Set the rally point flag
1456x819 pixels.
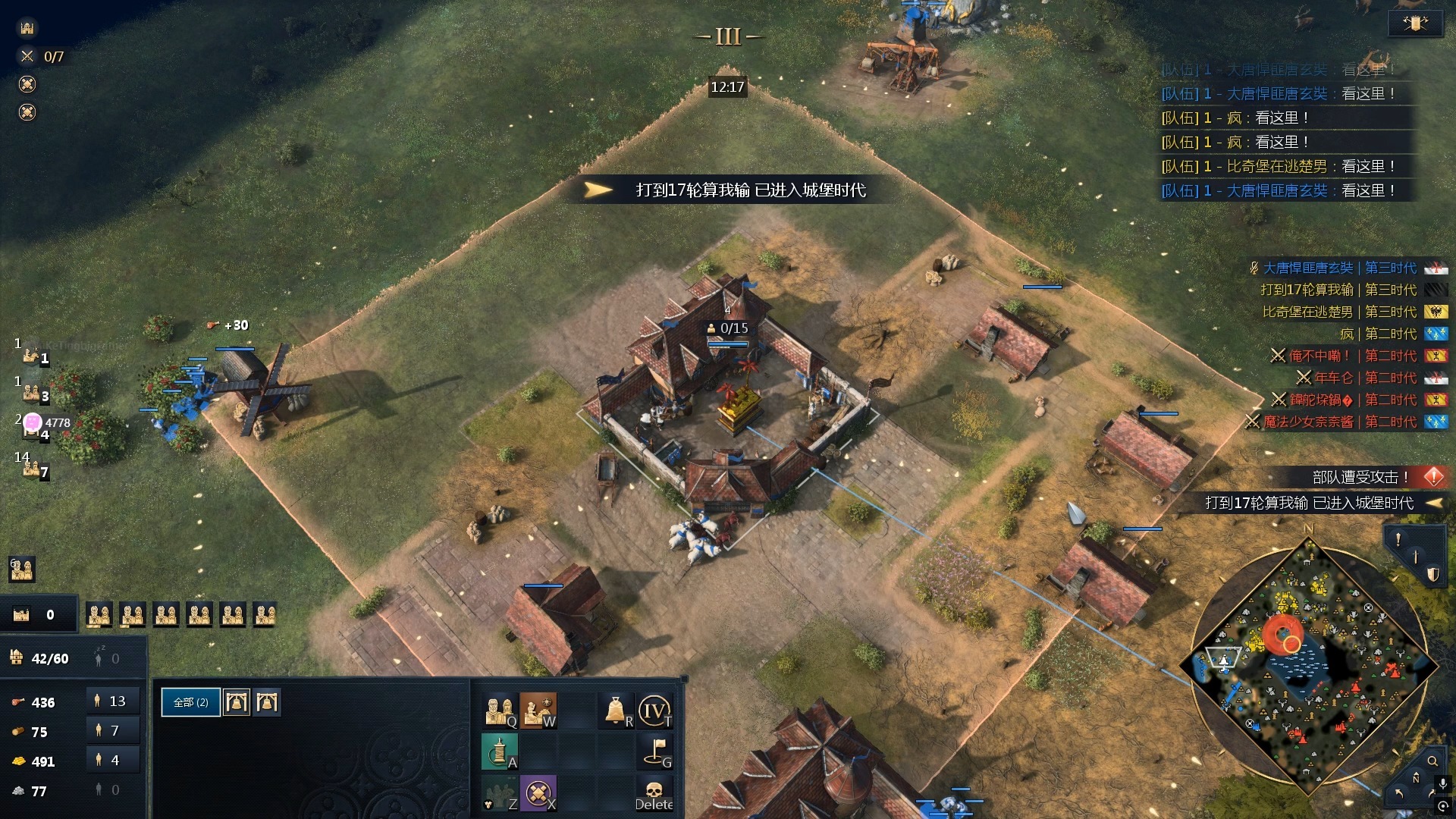click(654, 751)
